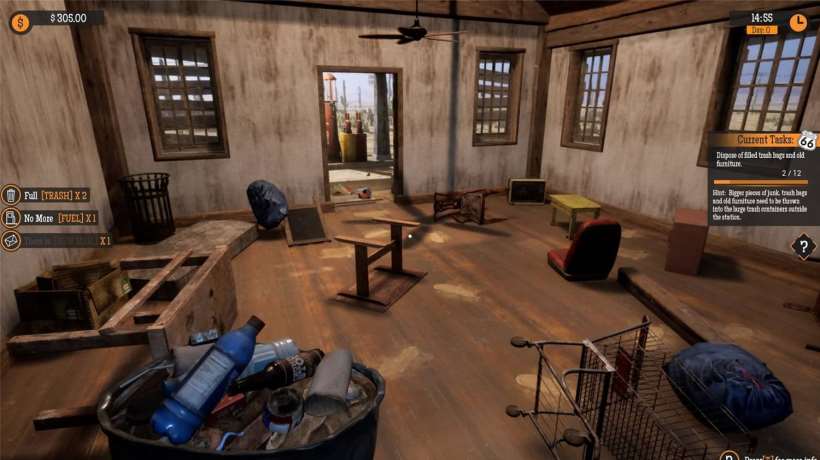Click the orange clock icon
Image resolution: width=820 pixels, height=460 pixels.
798,20
